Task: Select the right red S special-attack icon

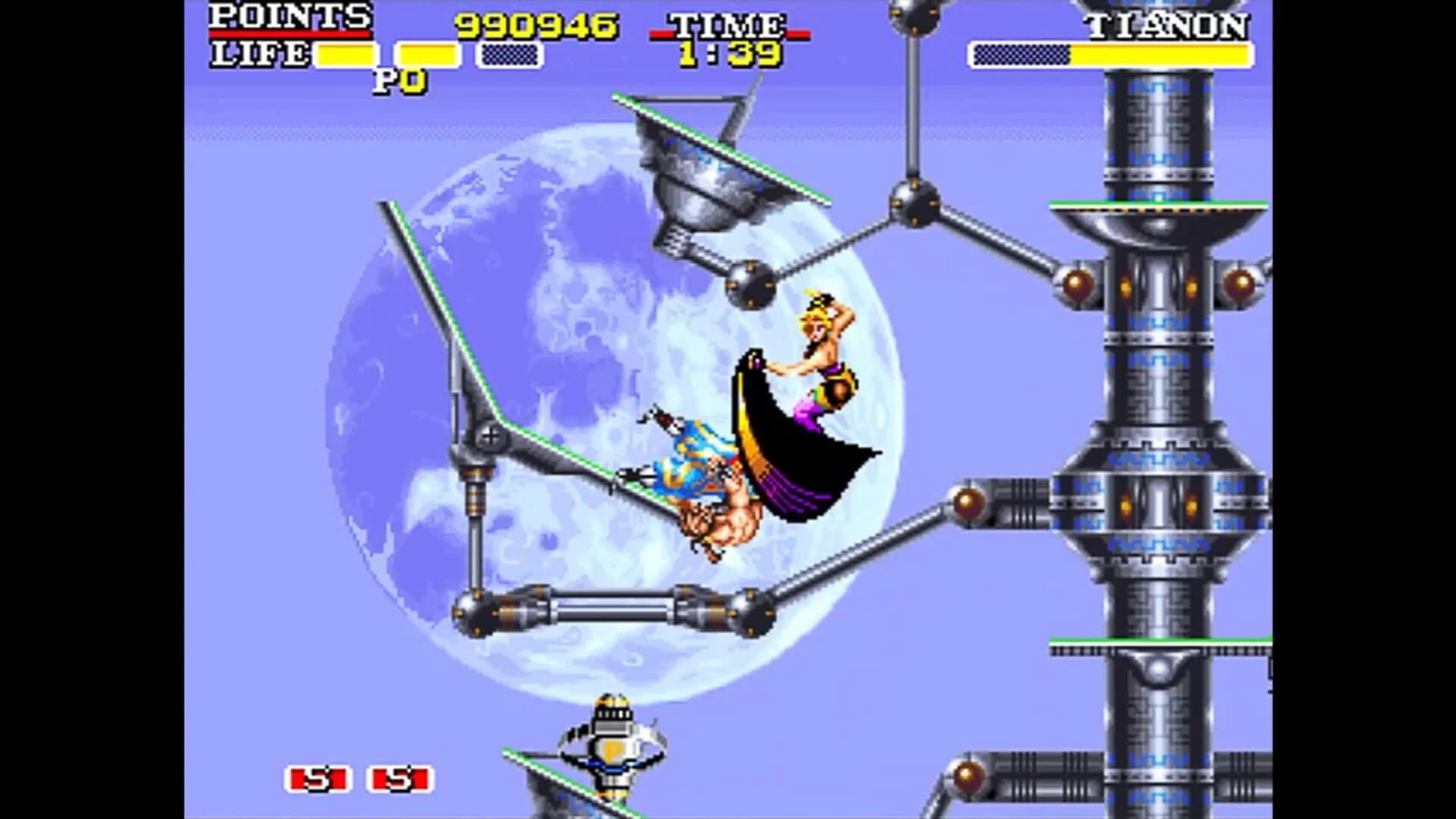Action: coord(399,778)
